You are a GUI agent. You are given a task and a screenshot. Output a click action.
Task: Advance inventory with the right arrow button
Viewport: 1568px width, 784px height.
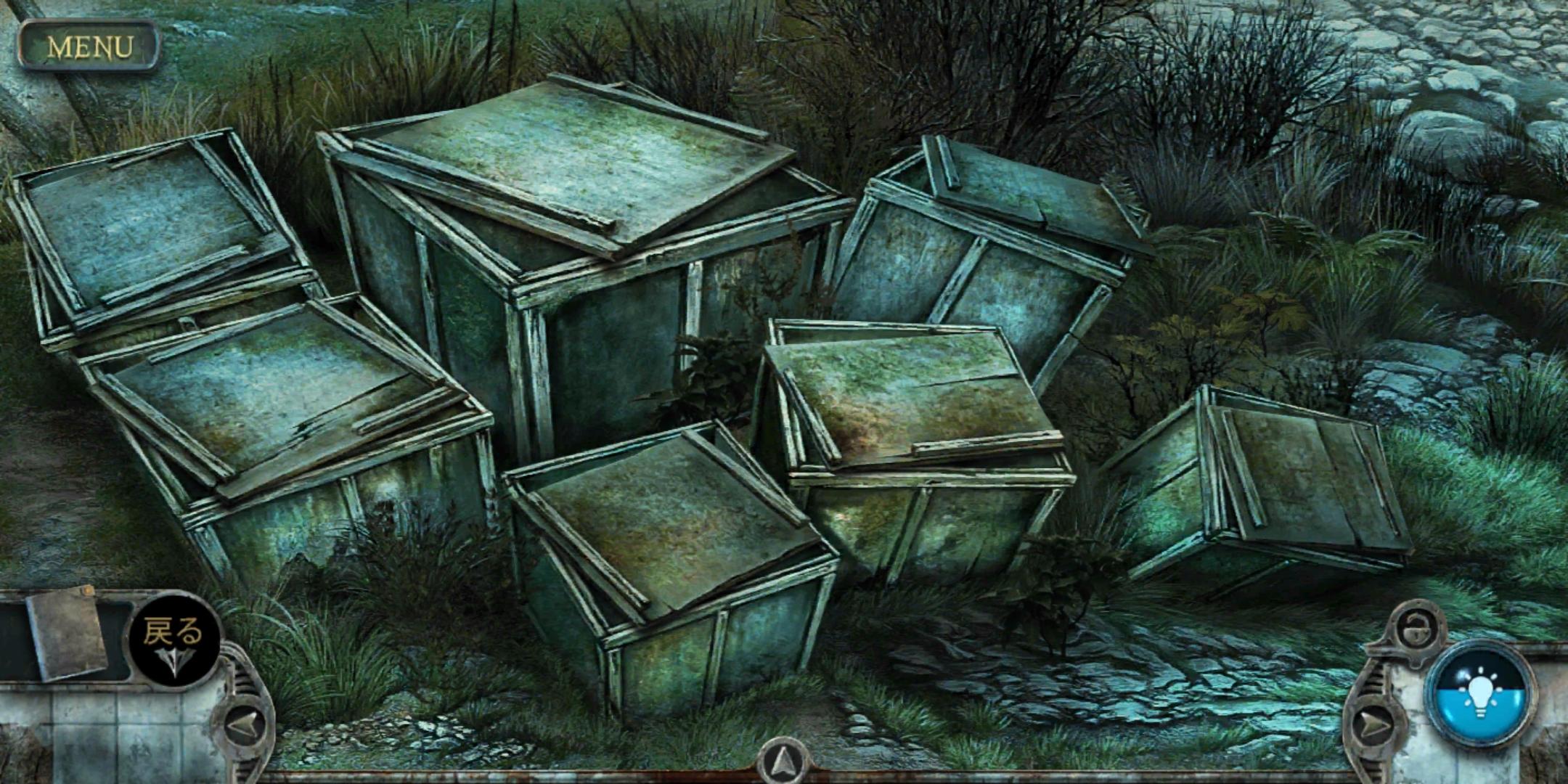point(1373,725)
